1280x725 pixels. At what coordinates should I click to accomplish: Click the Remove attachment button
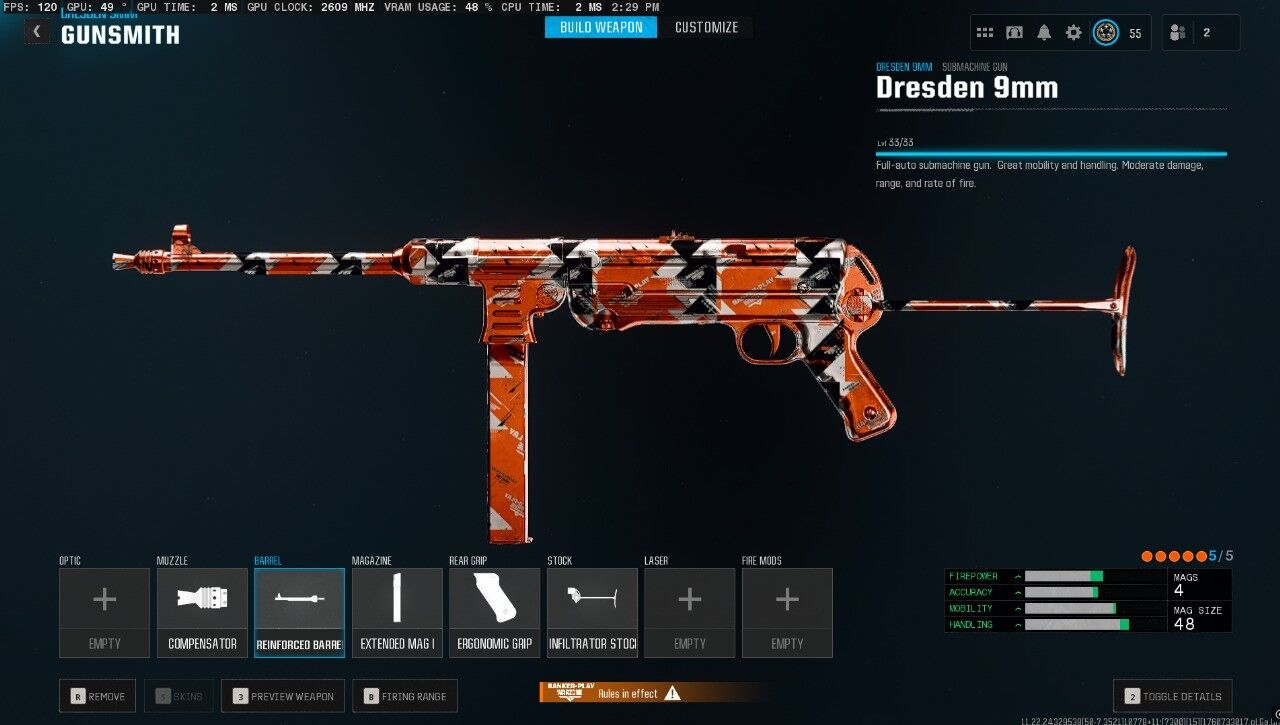(98, 696)
